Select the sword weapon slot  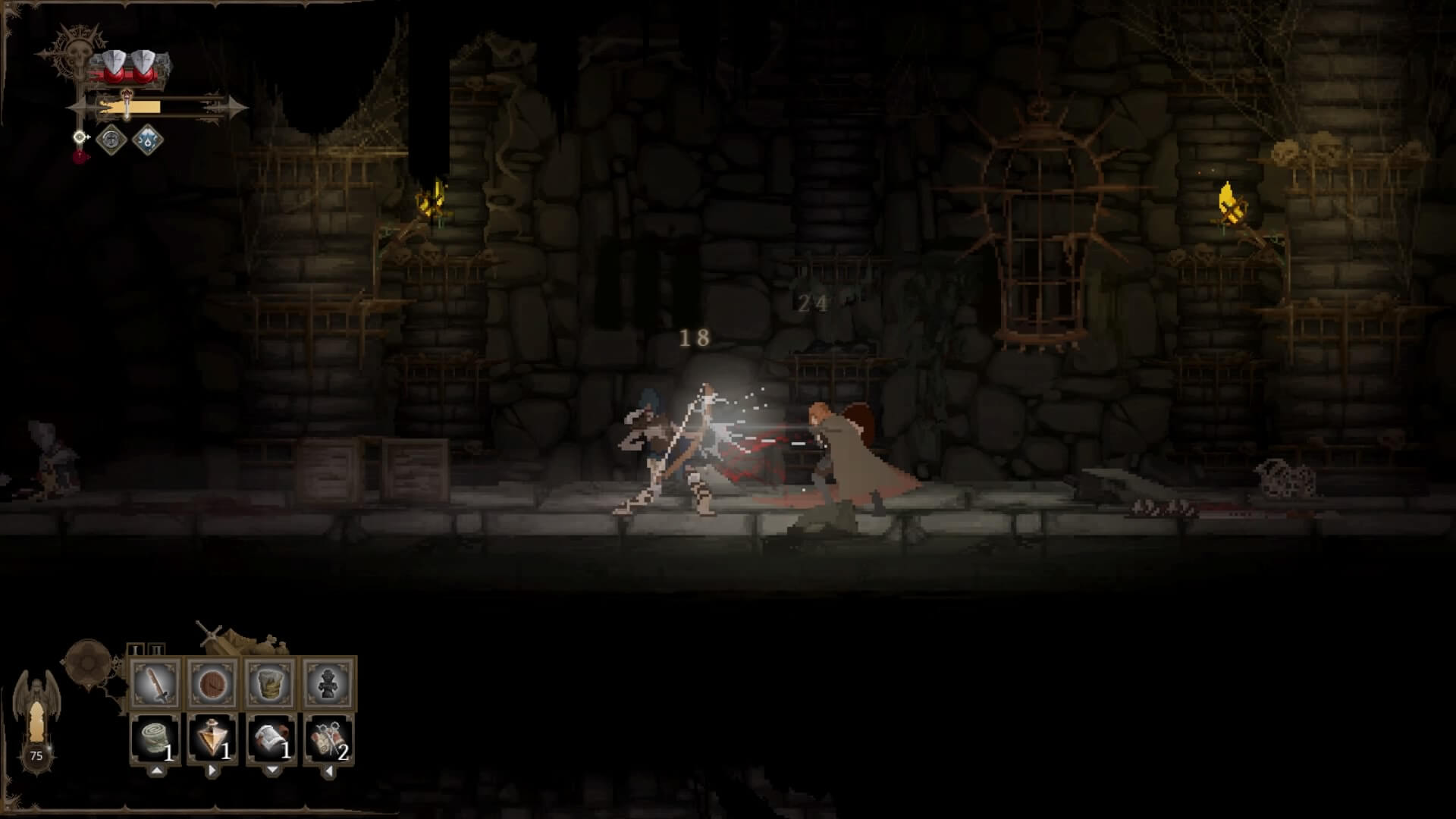tap(155, 684)
